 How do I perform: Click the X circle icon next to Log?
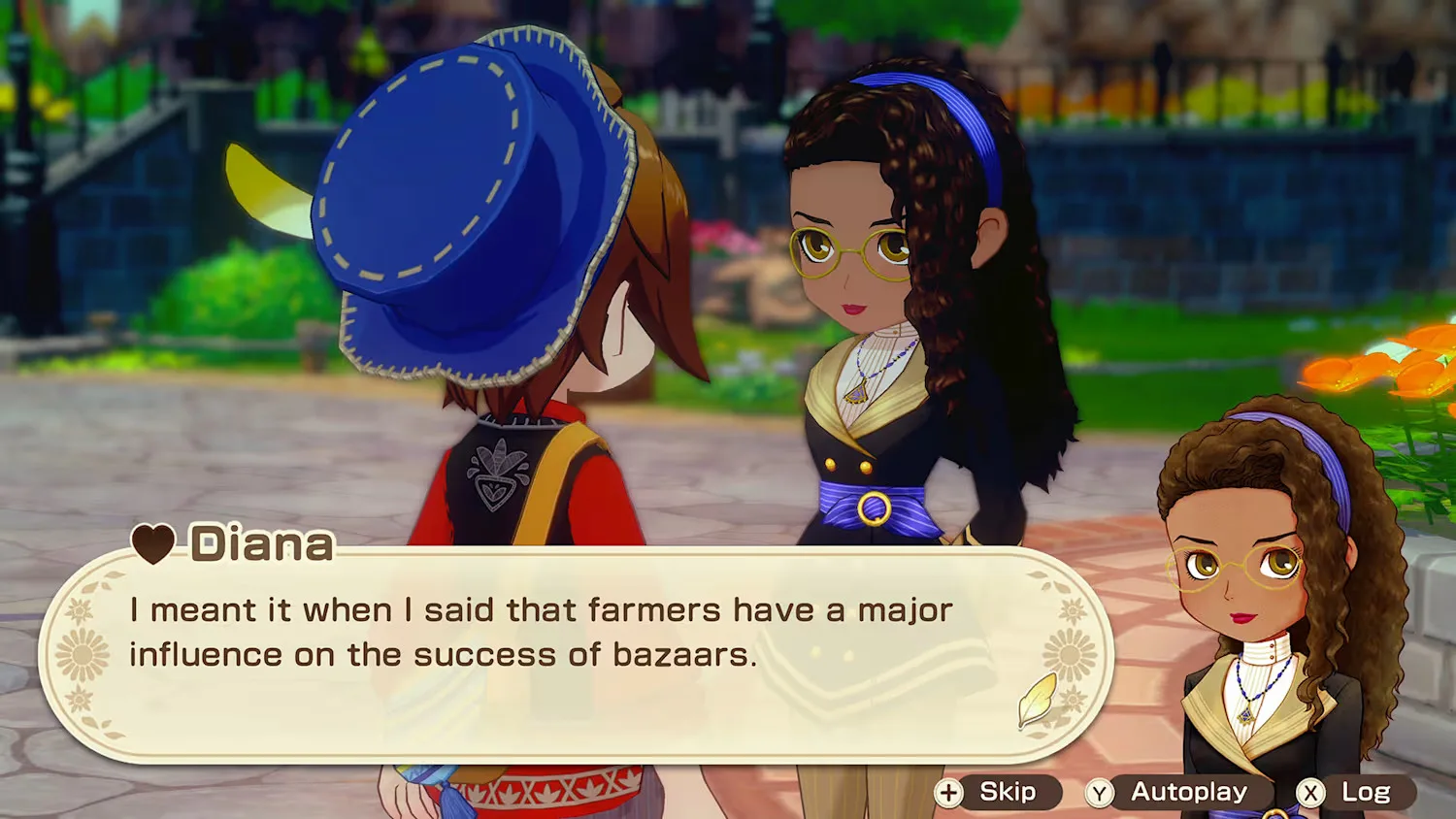[1311, 793]
